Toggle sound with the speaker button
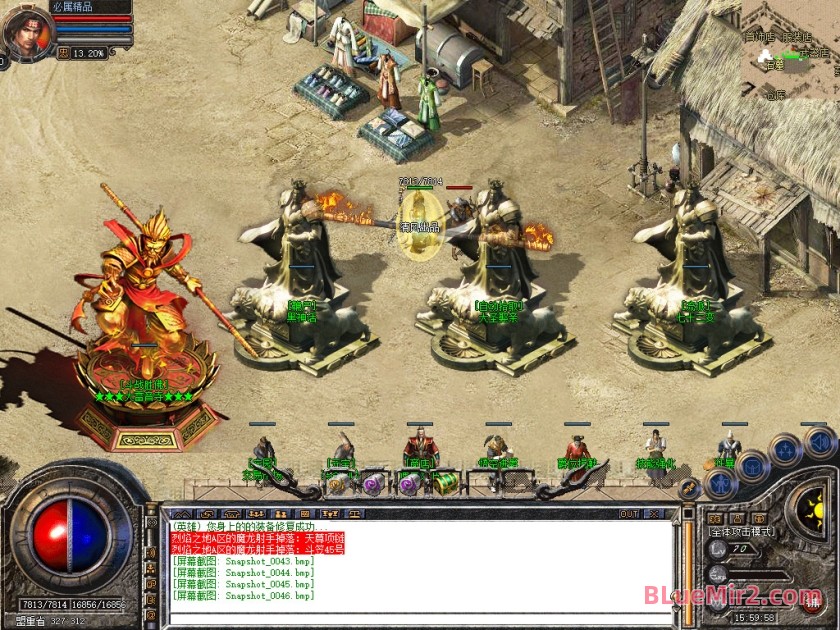The image size is (840, 630). coord(820,441)
